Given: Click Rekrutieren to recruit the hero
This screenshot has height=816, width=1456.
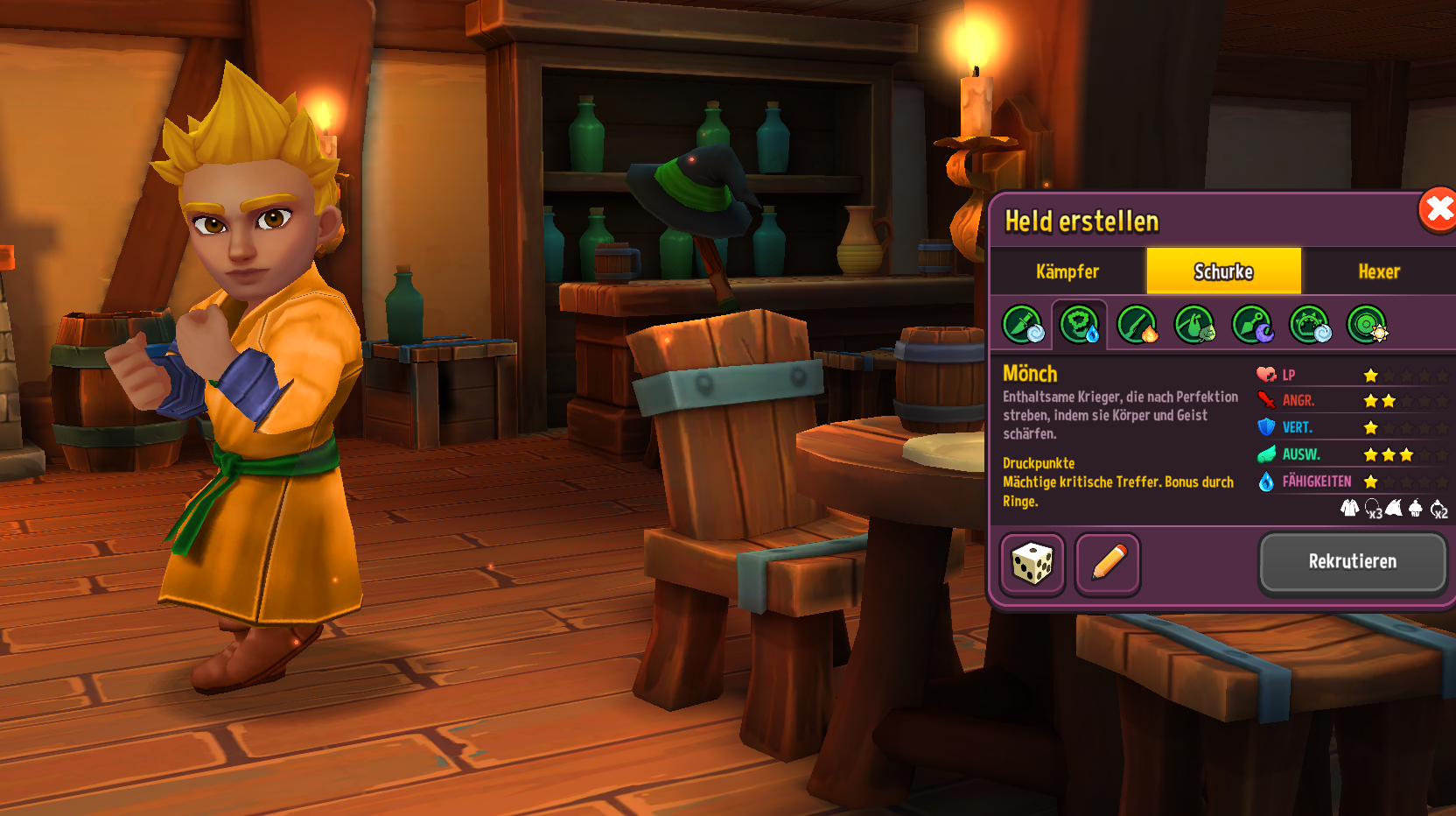Looking at the screenshot, I should click(1352, 562).
